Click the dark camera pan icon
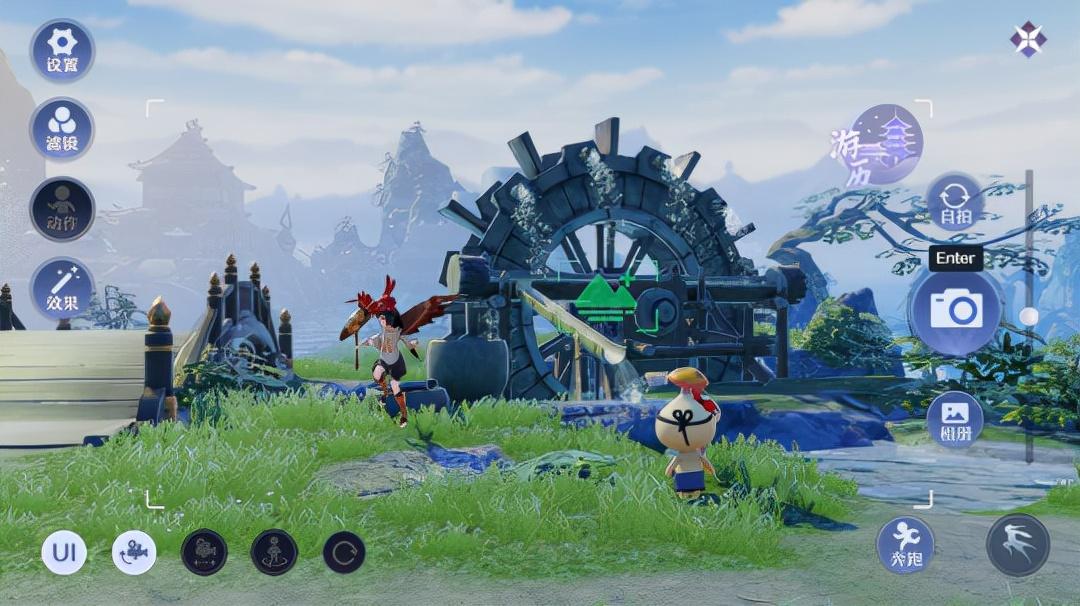Image resolution: width=1080 pixels, height=606 pixels. tap(204, 552)
